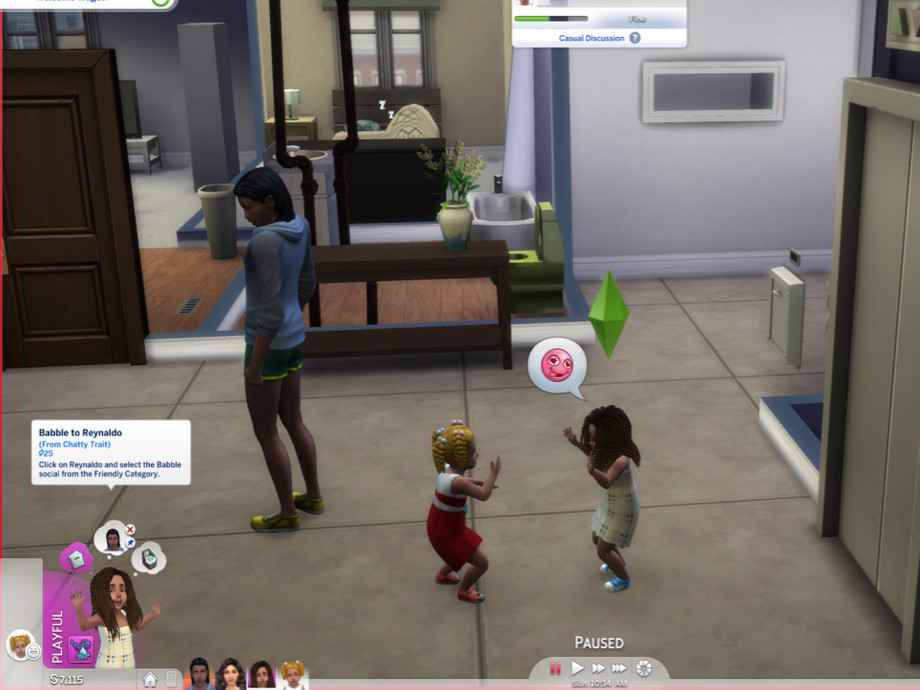920x690 pixels.
Task: Open the Casual Discussion help question mark
Action: [635, 38]
